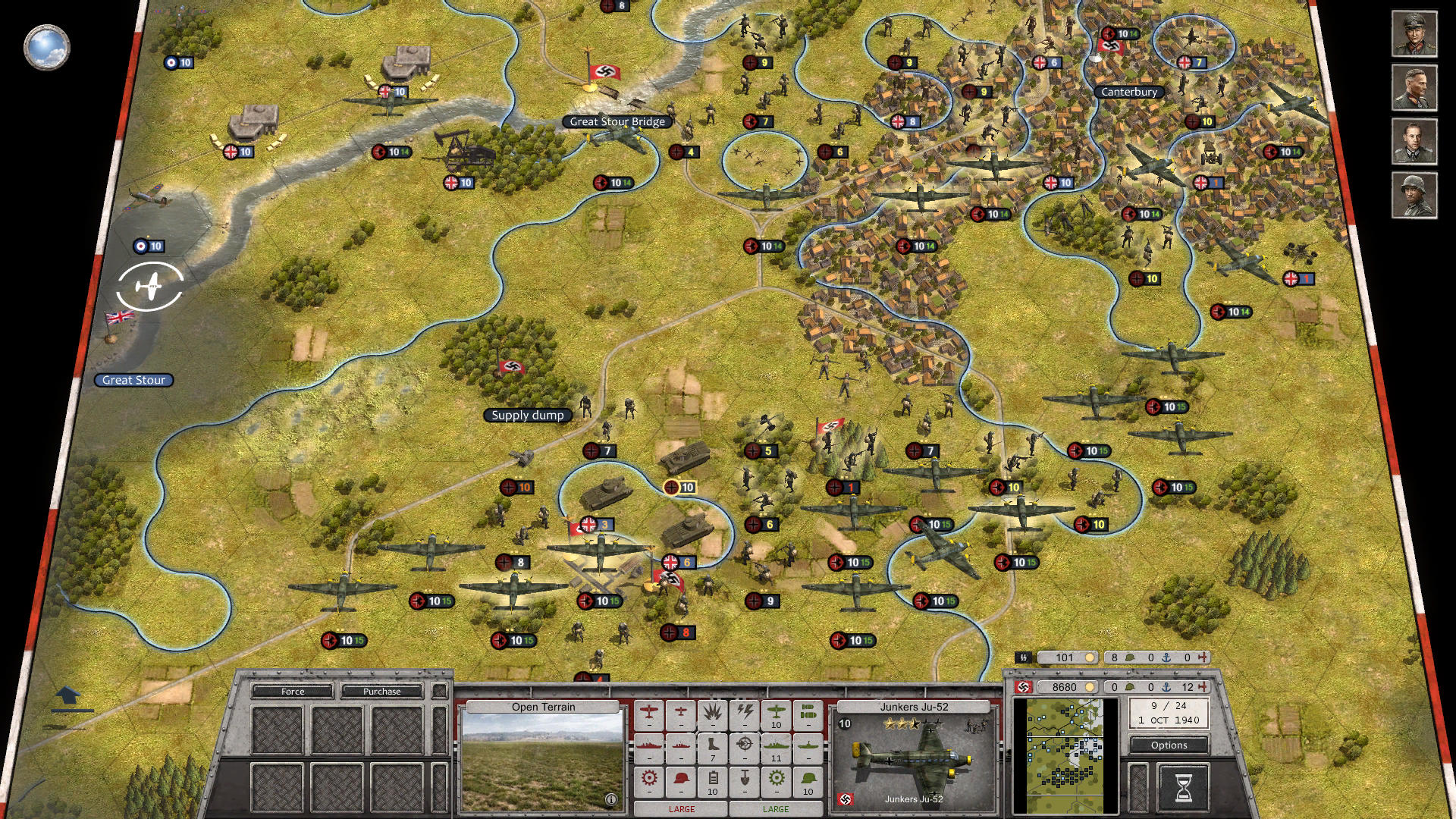Select the green helmet defense stat icon
The image size is (1456, 819).
(x=807, y=779)
